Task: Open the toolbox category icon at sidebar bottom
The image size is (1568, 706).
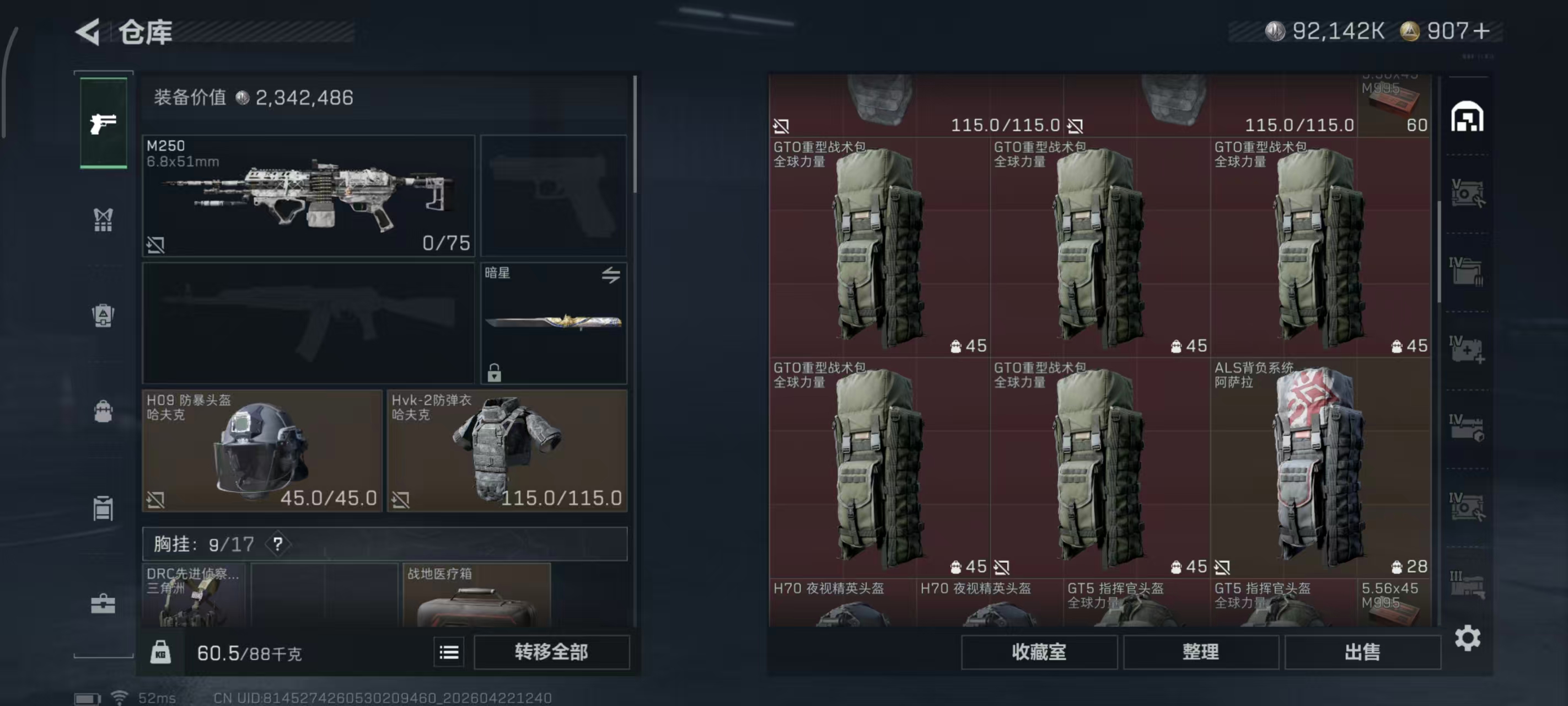Action: tap(104, 605)
